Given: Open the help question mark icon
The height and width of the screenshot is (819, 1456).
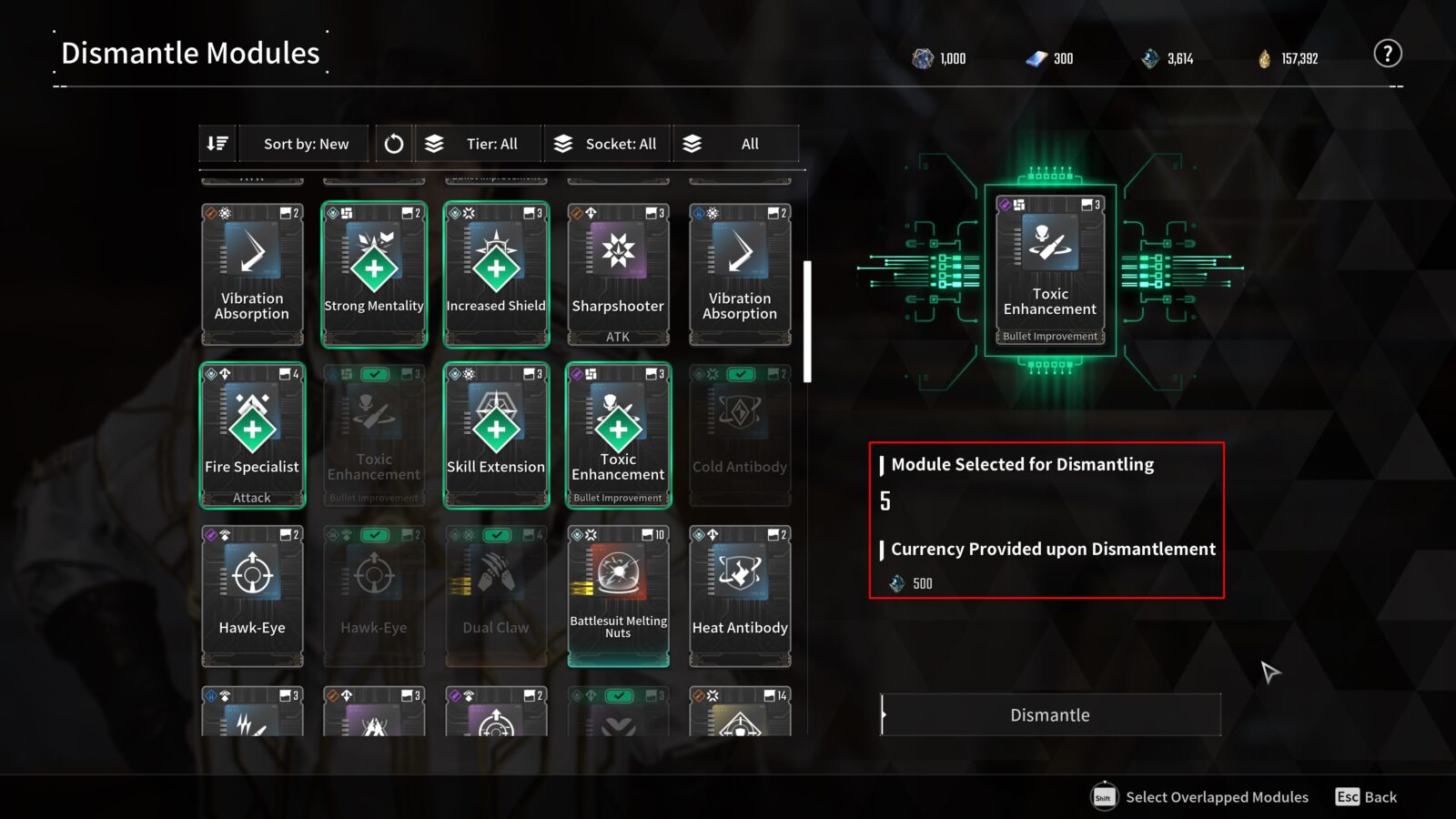Looking at the screenshot, I should pos(1387,54).
